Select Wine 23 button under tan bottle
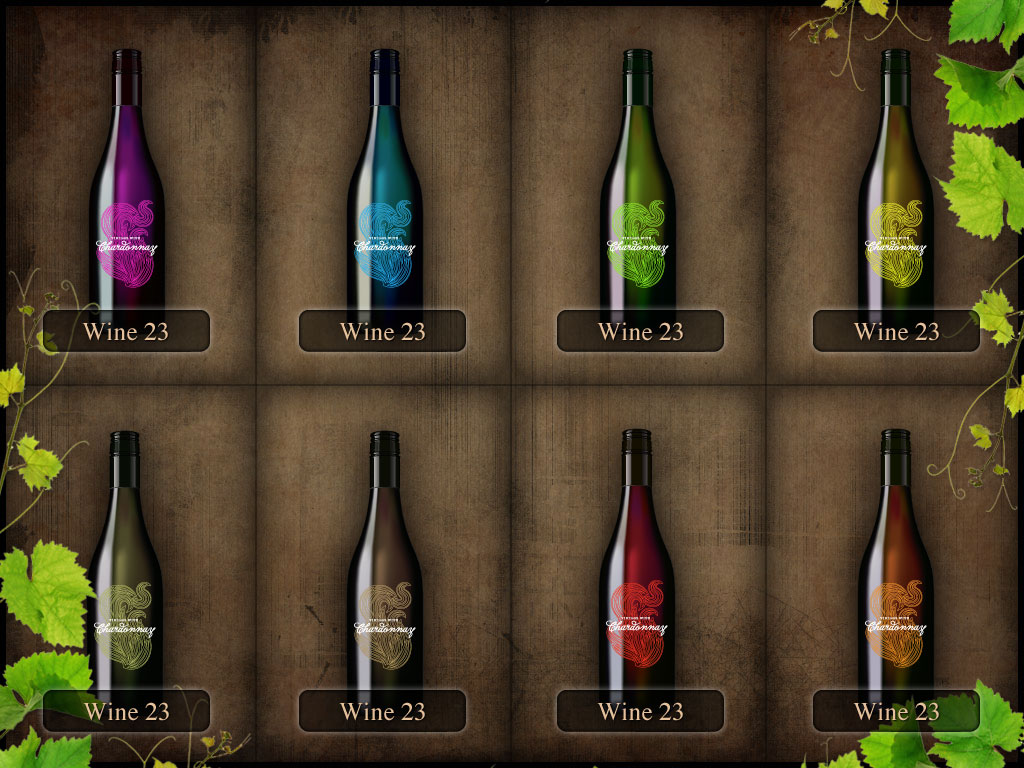 [x=382, y=711]
